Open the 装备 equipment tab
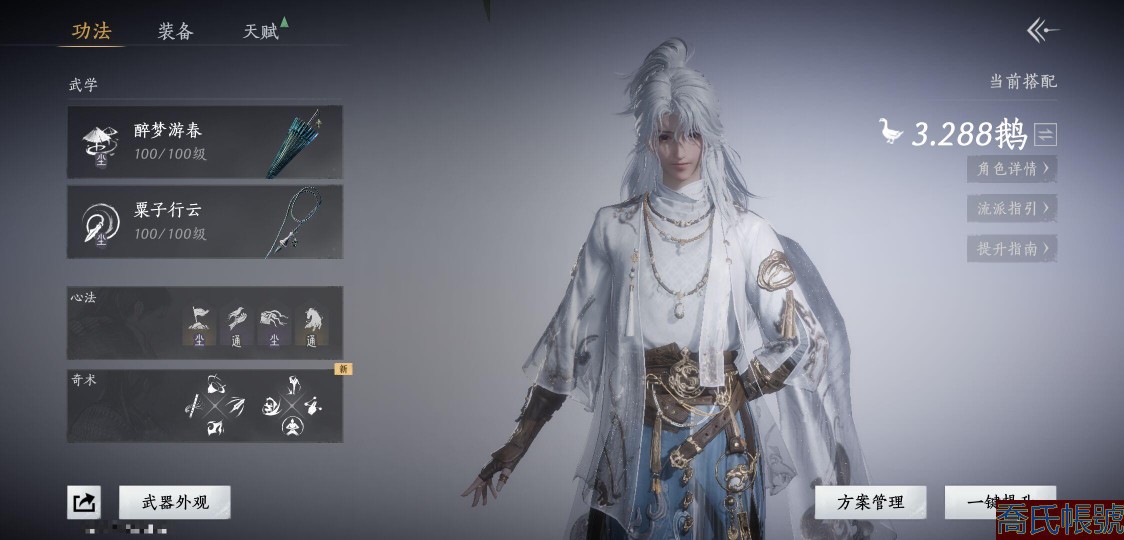Image resolution: width=1124 pixels, height=540 pixels. coord(175,31)
